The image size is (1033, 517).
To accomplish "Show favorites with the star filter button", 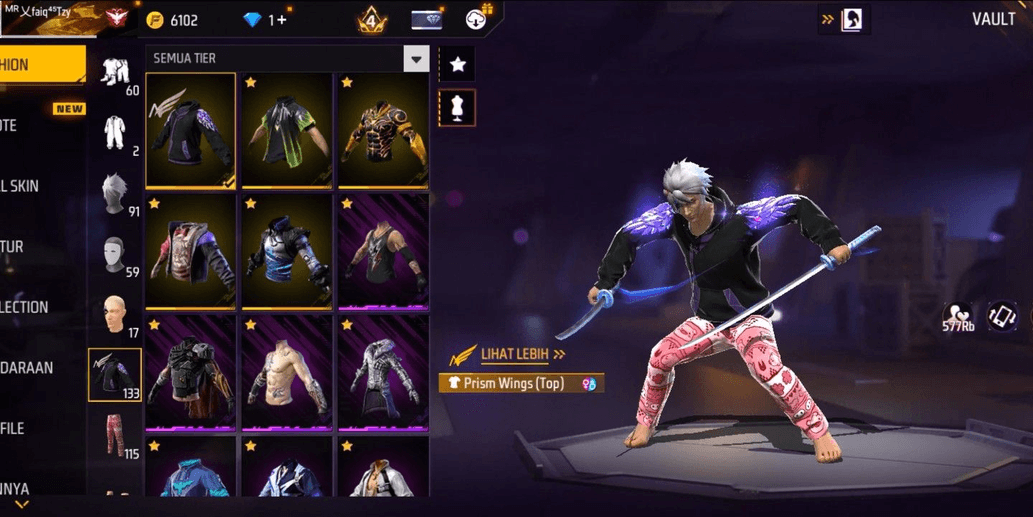I will (457, 64).
